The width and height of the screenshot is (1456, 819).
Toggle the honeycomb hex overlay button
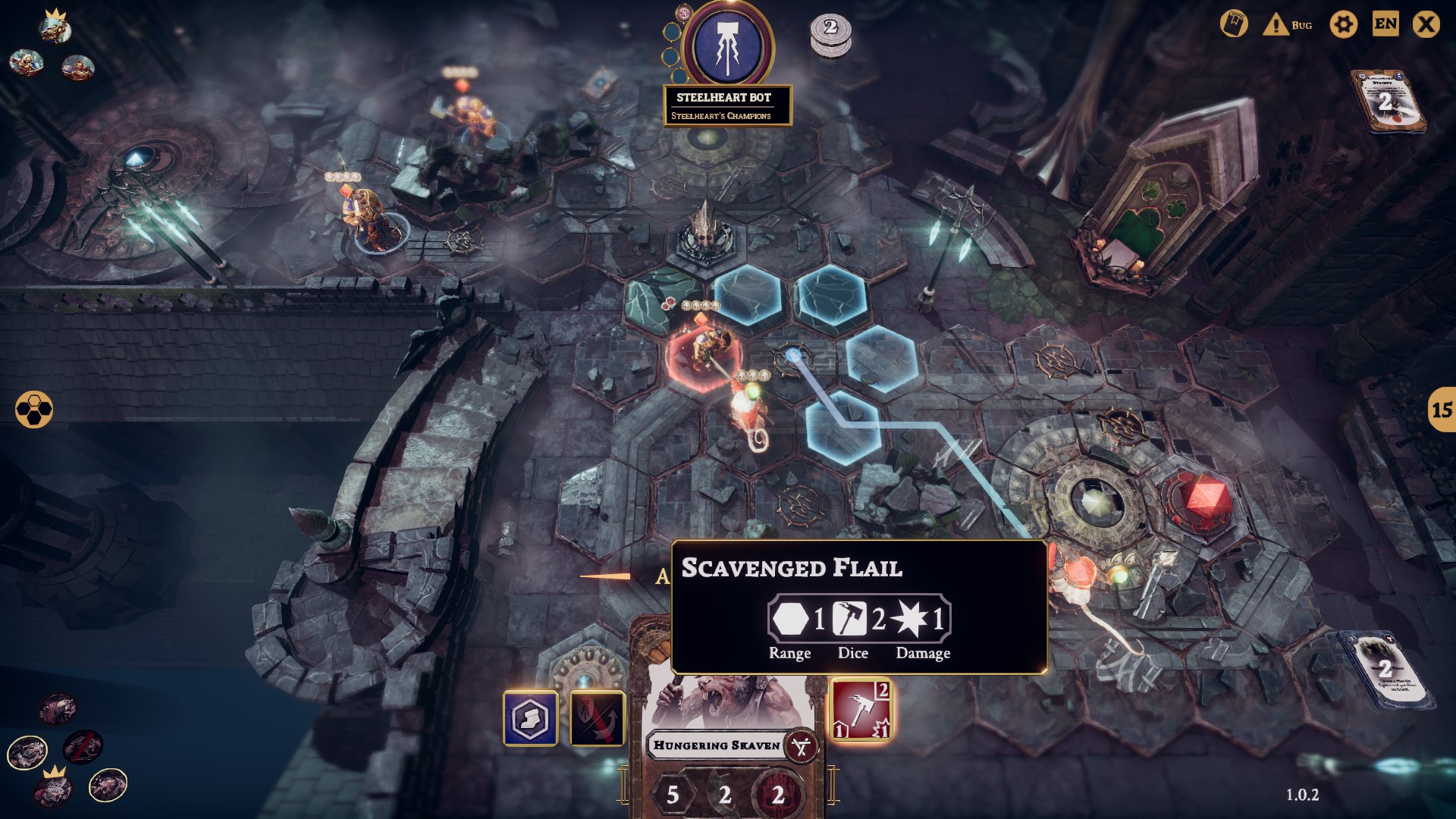coord(34,409)
